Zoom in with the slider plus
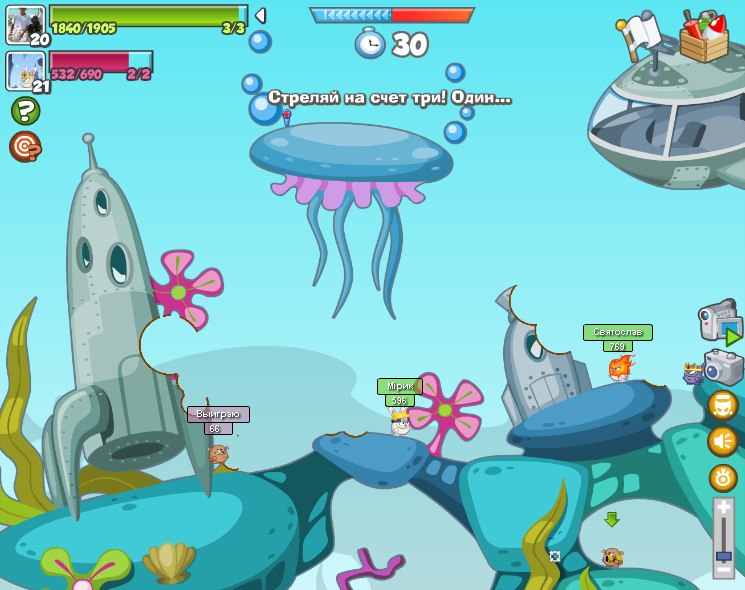This screenshot has width=745, height=590. click(723, 509)
